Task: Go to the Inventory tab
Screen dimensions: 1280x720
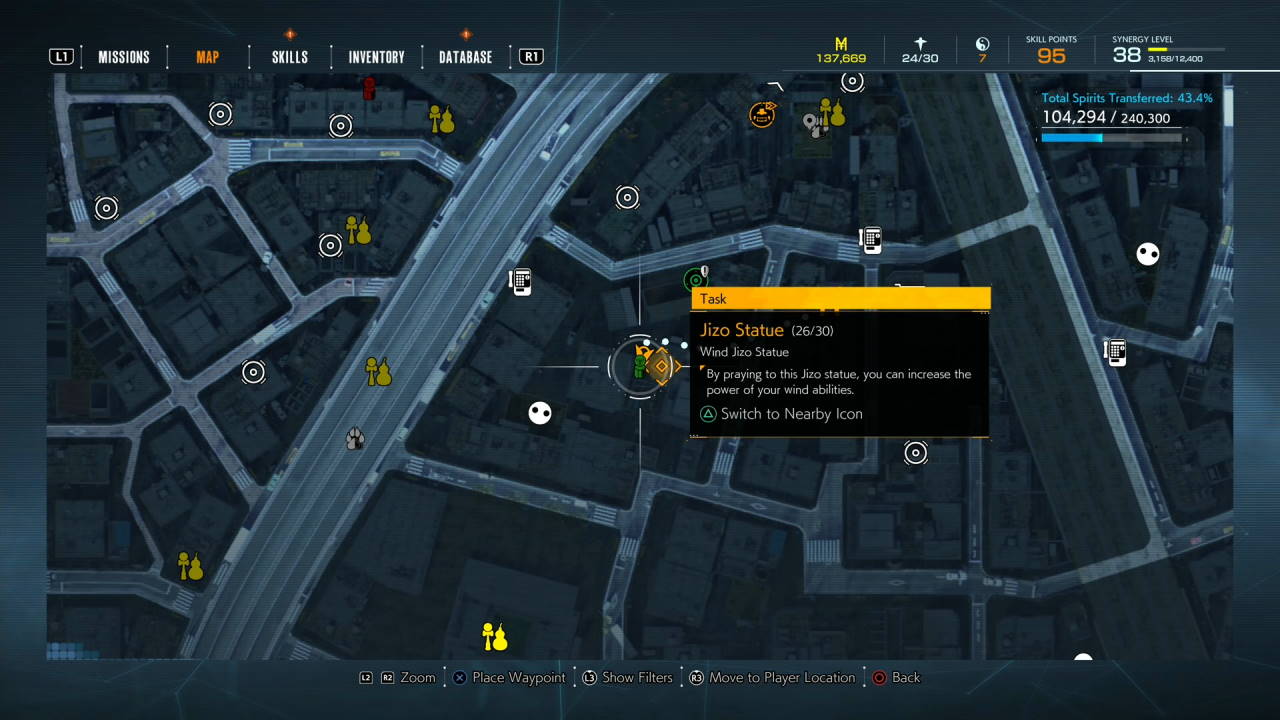Action: pos(376,57)
